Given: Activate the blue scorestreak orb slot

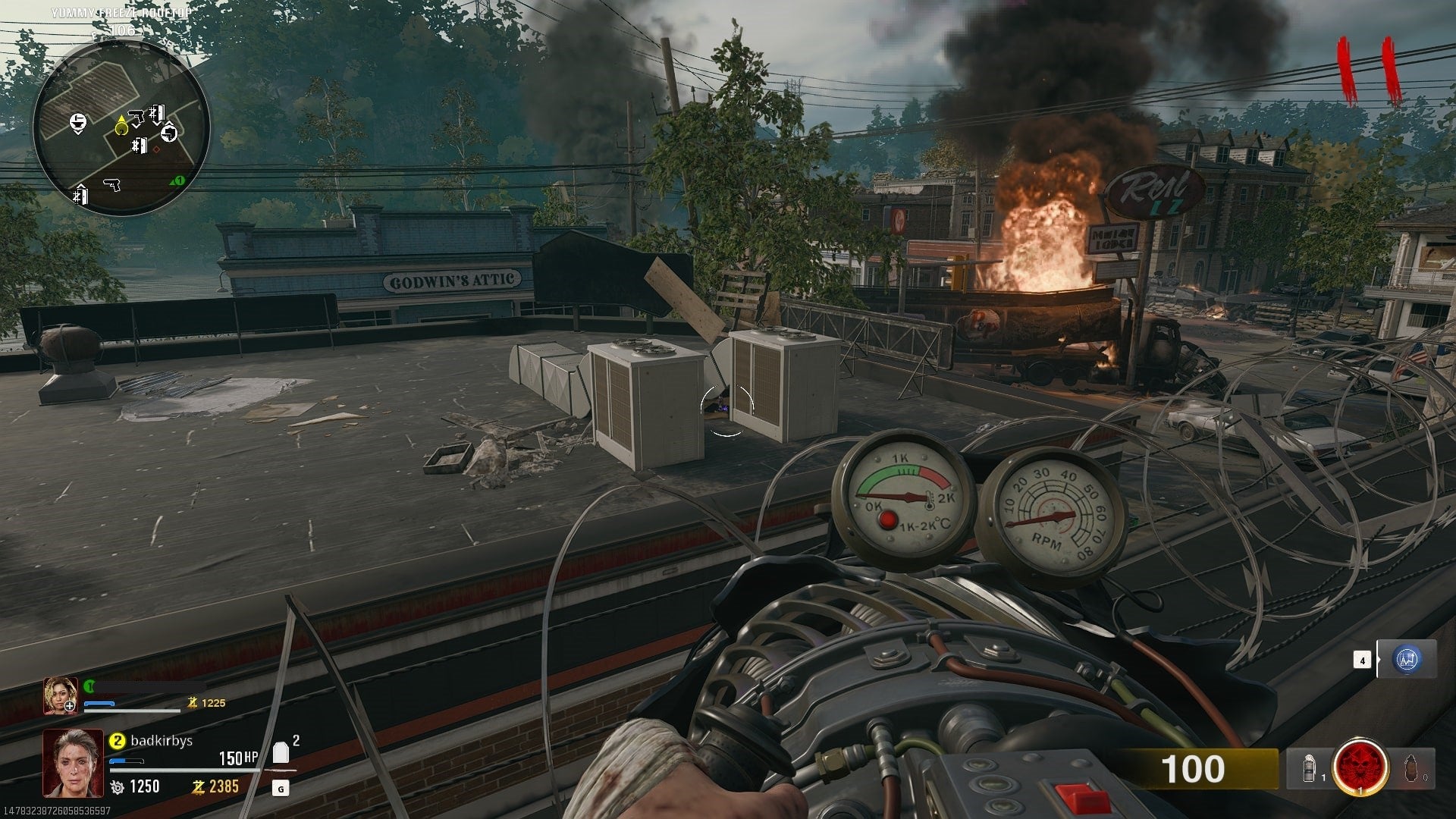Looking at the screenshot, I should point(1407,660).
